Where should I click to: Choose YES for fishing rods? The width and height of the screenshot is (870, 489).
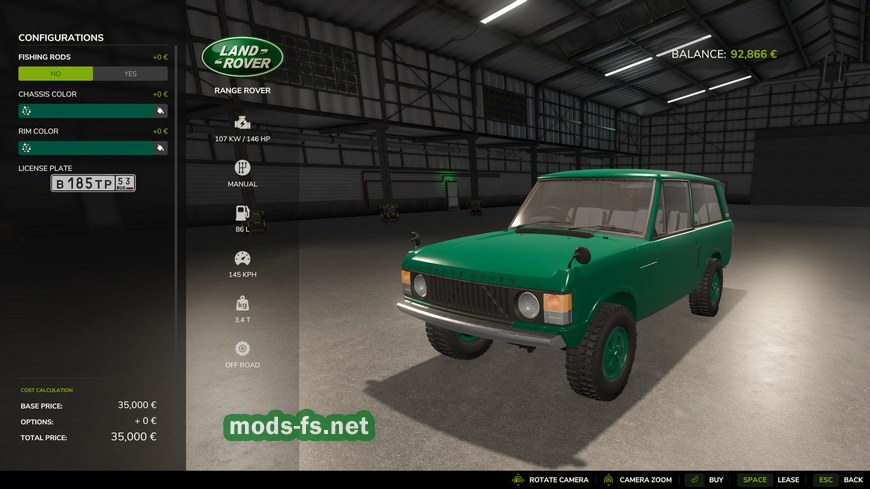[x=130, y=74]
